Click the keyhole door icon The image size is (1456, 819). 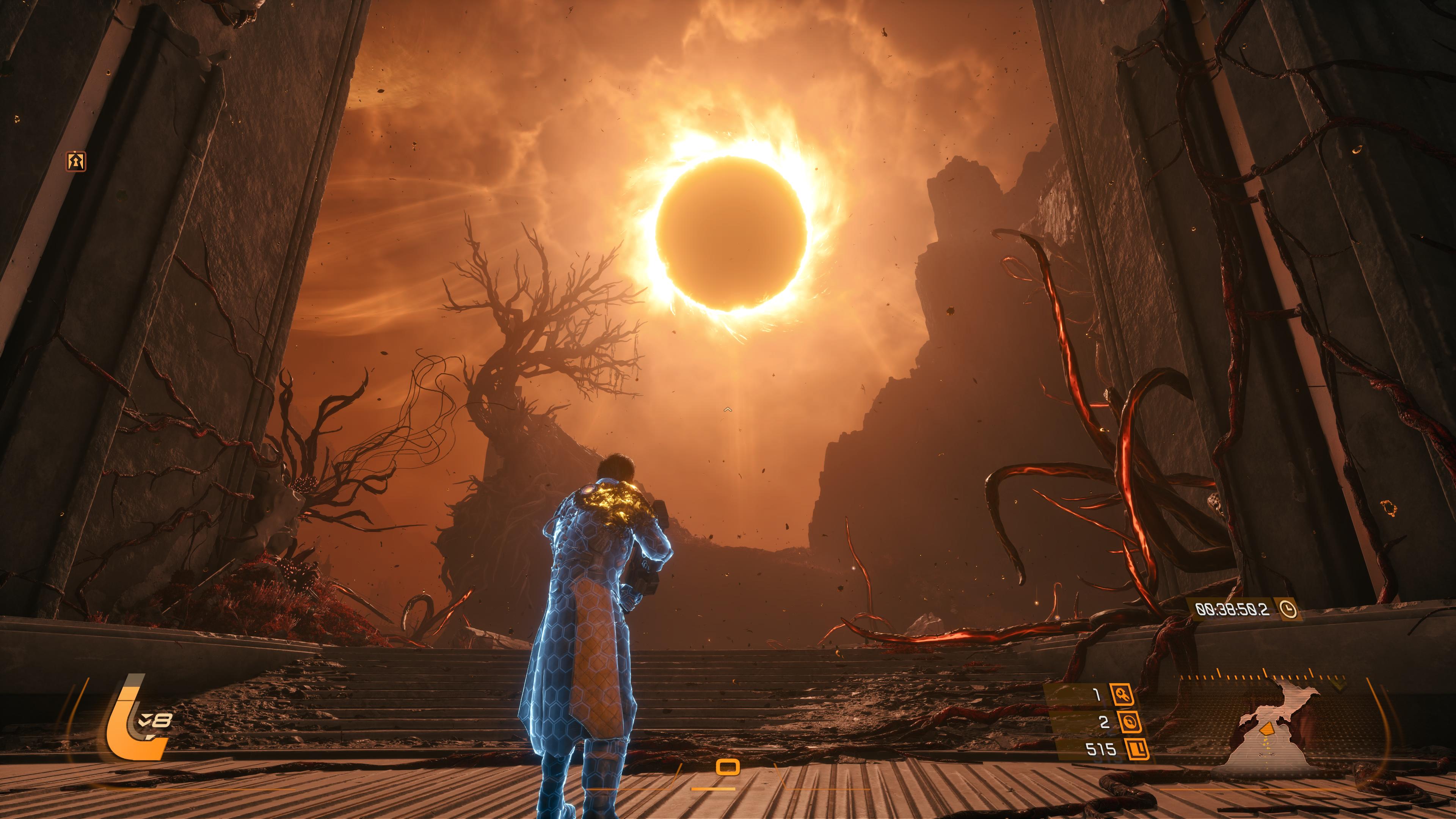76,162
